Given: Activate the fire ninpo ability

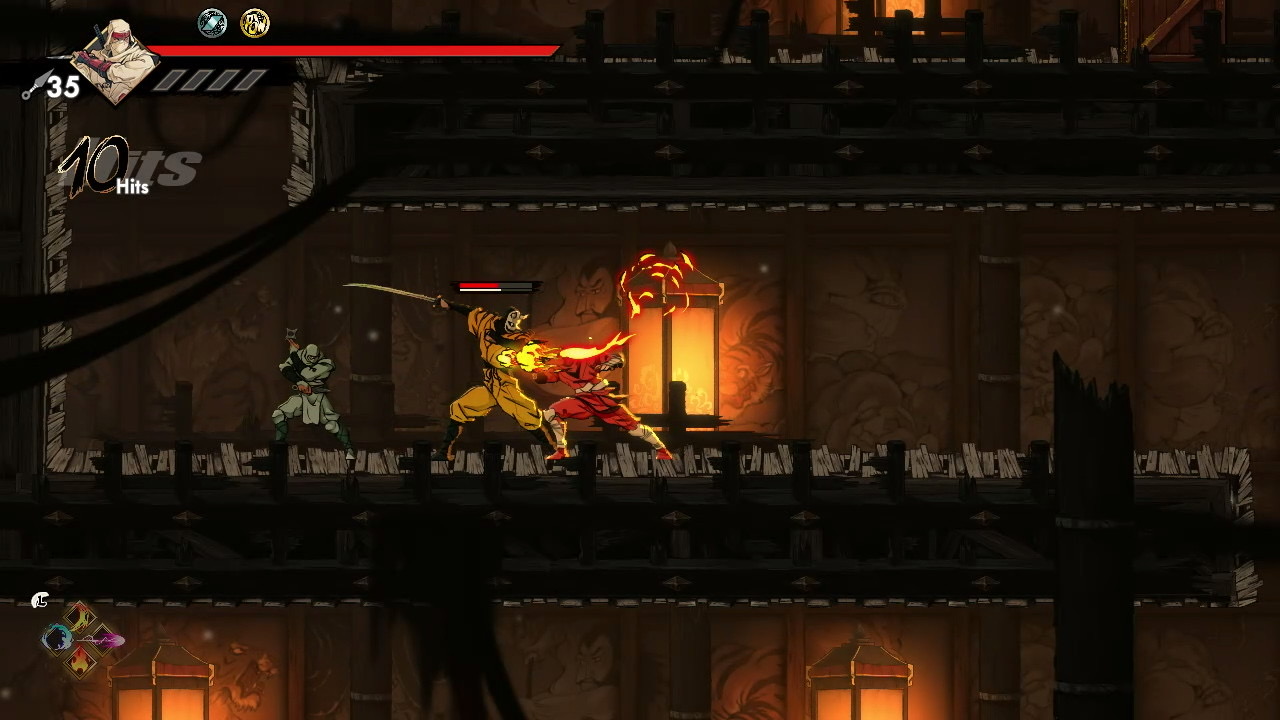Looking at the screenshot, I should 80,661.
